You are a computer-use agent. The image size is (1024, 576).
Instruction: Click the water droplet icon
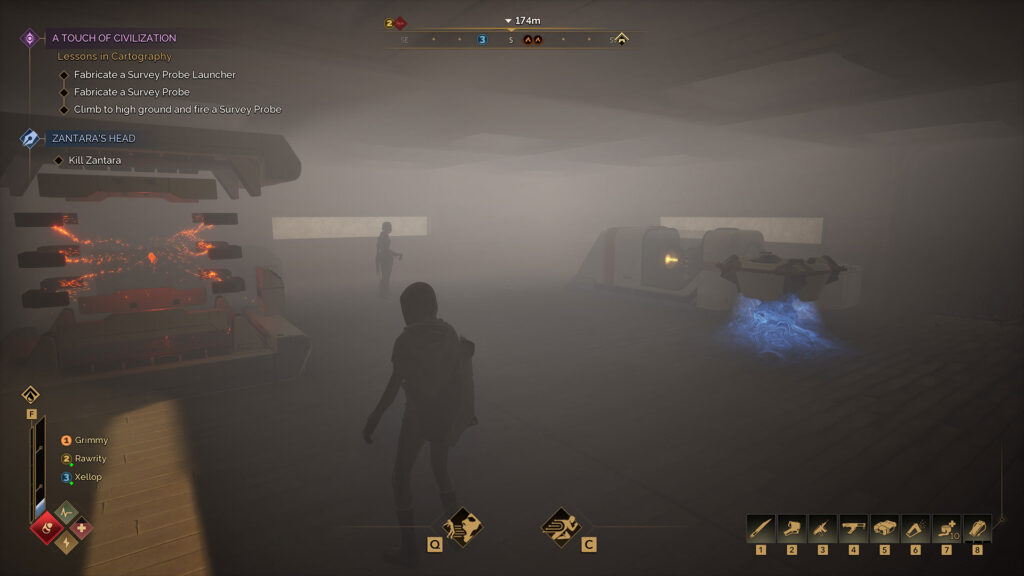(30, 394)
